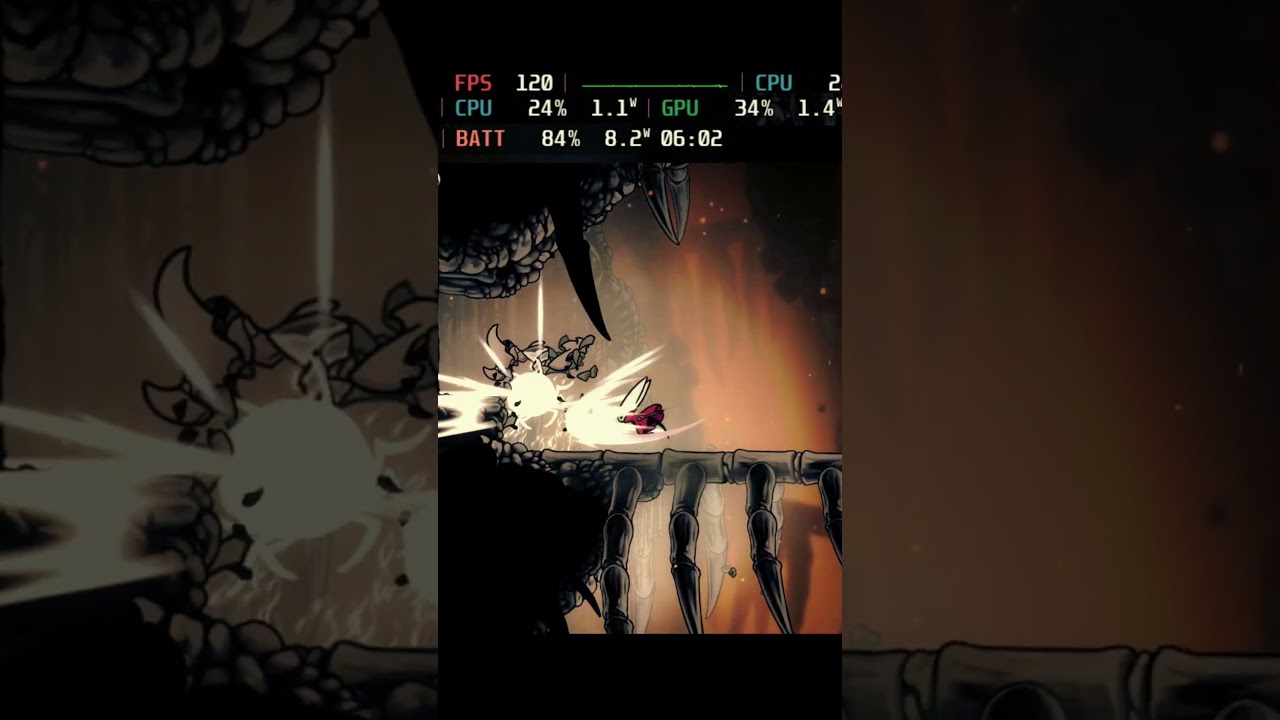Toggle the second CPU readout on the right

(772, 83)
